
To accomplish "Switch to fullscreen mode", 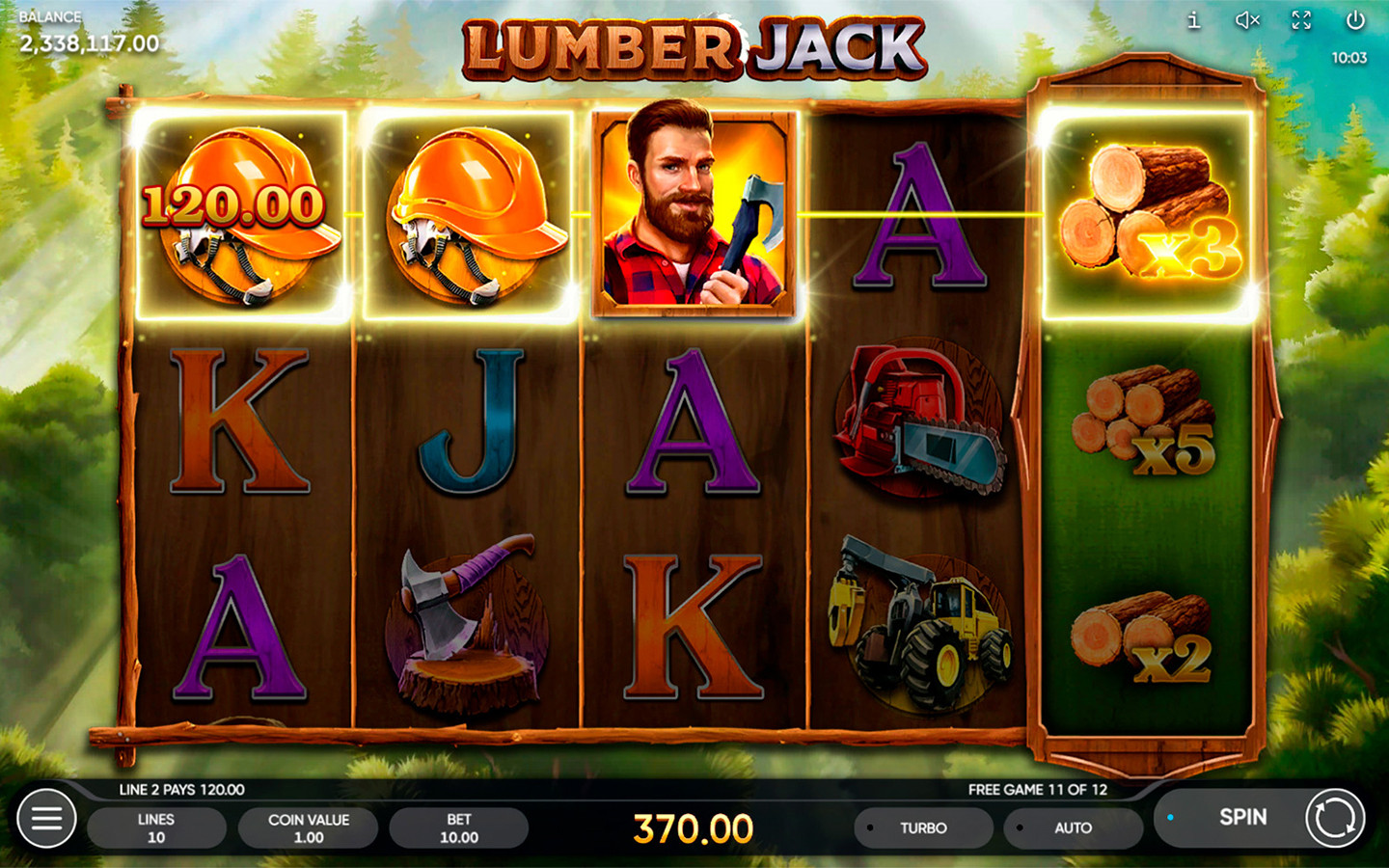I will click(x=1301, y=20).
